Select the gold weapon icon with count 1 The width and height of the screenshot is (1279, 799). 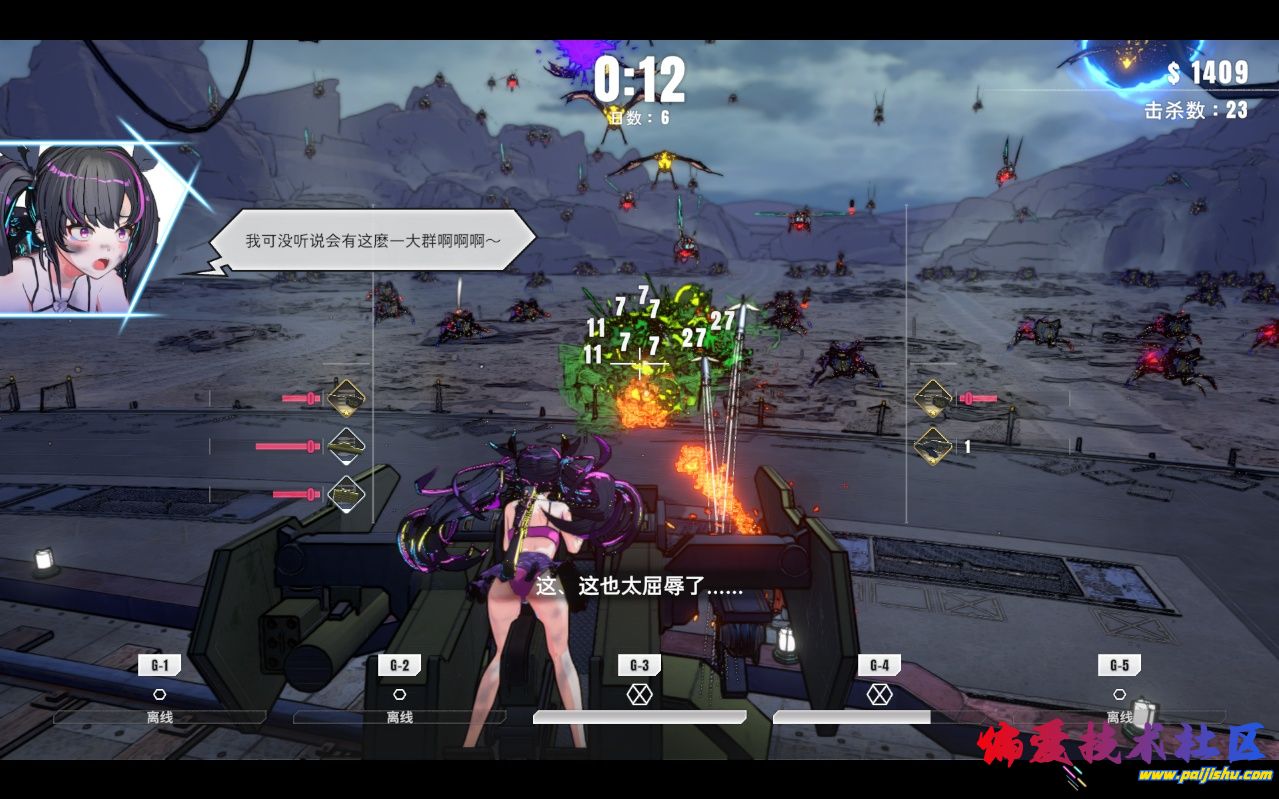933,447
